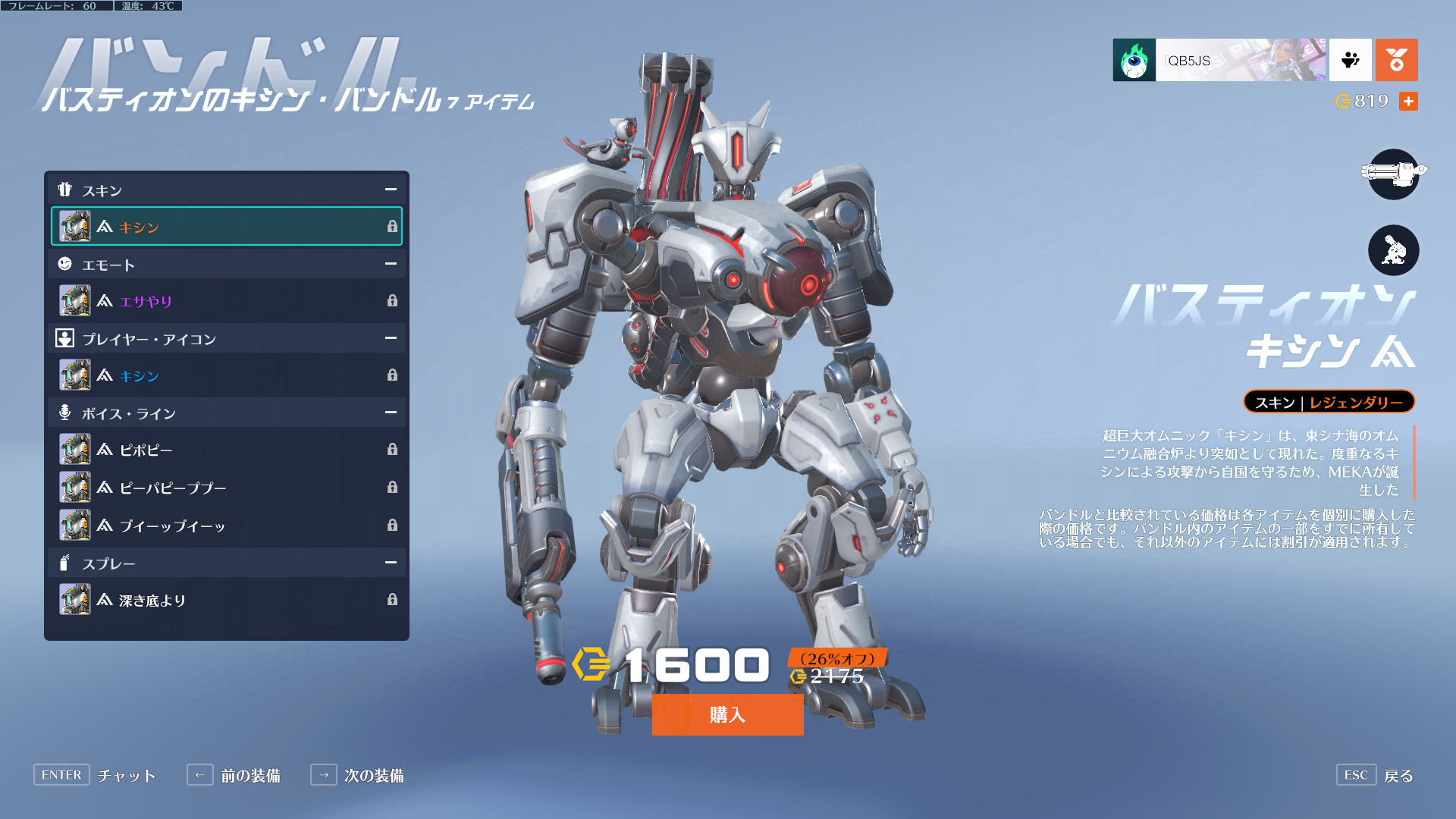Screen dimensions: 1456x819
Task: Select the 深き底より spray row
Action: [226, 600]
